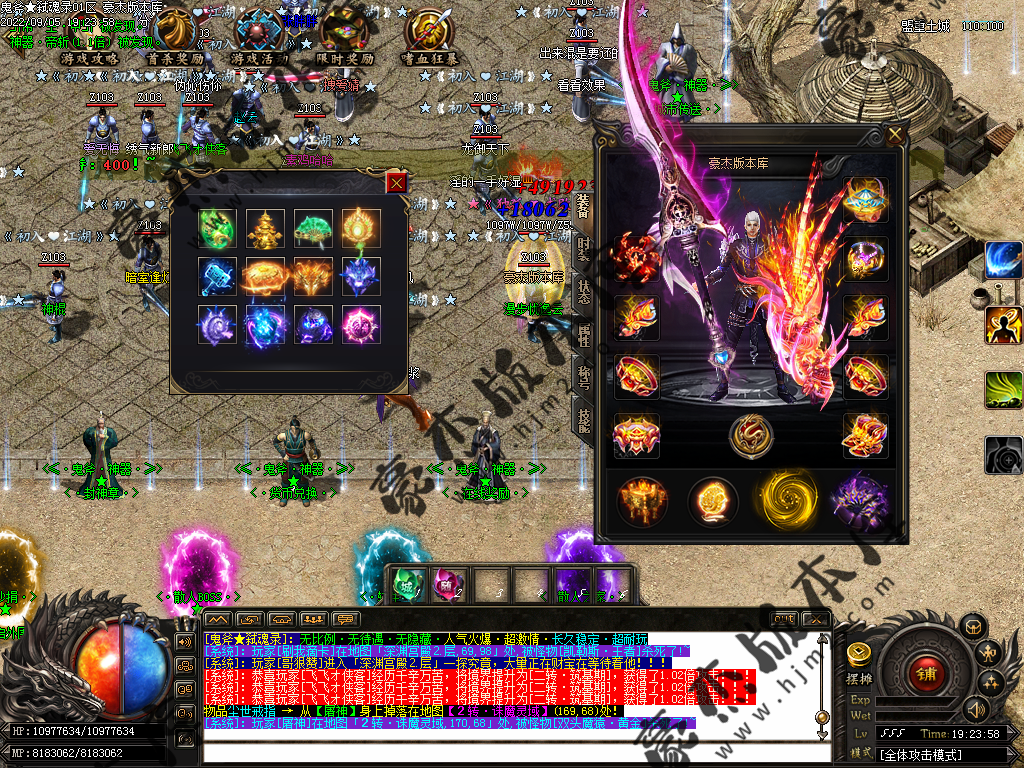Select the blue hammer item in the grid
Viewport: 1024px width, 768px height.
point(217,277)
